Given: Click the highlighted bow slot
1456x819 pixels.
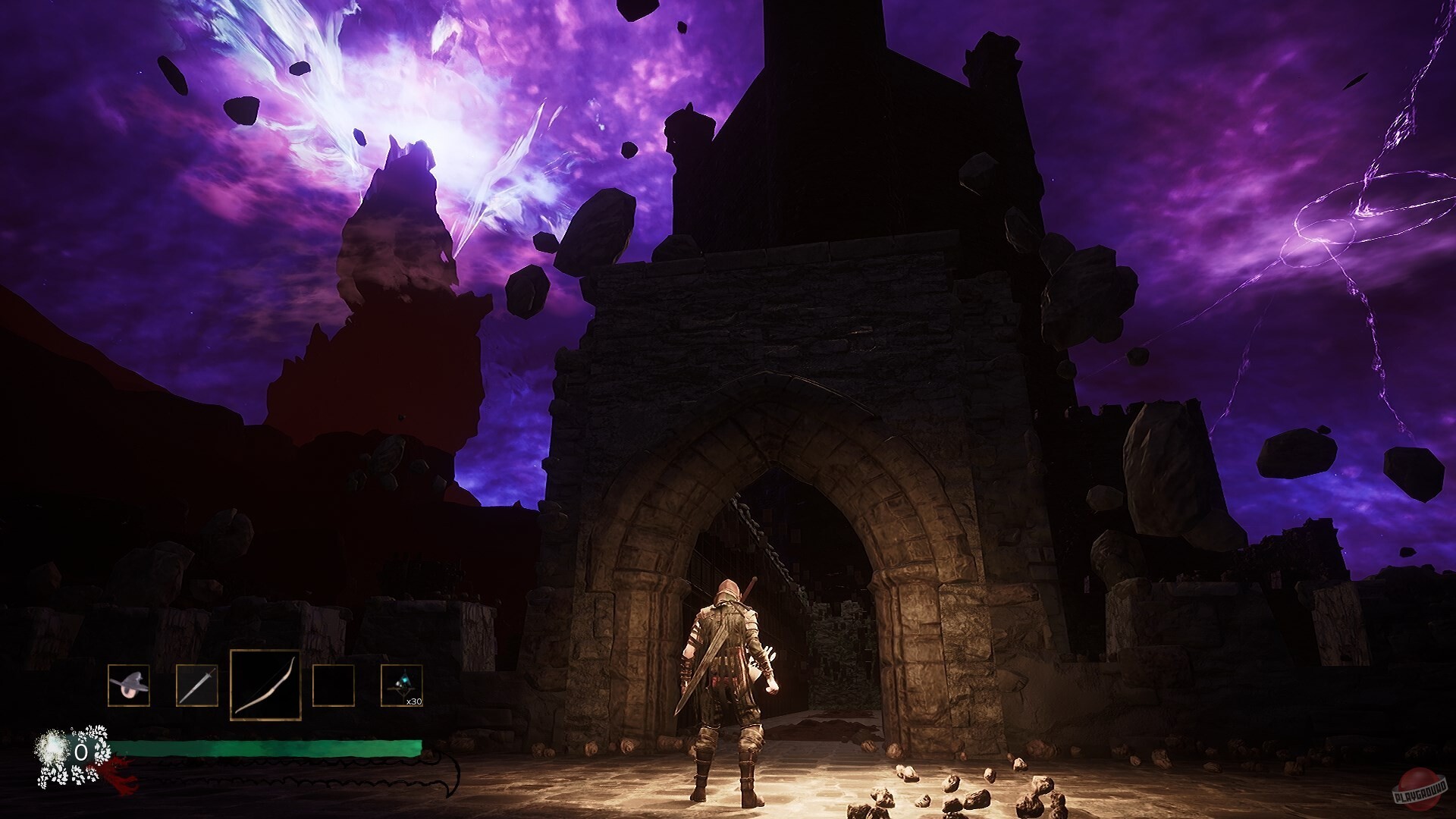Looking at the screenshot, I should tap(265, 686).
